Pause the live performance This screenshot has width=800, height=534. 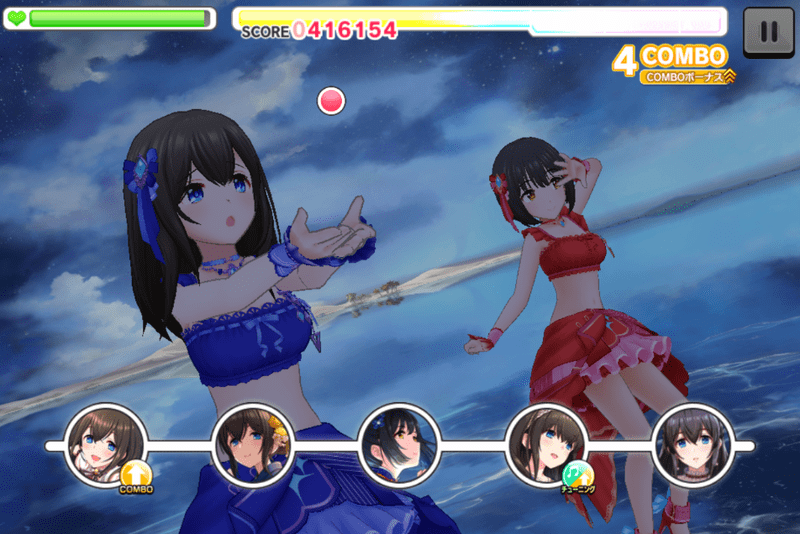pyautogui.click(x=769, y=31)
